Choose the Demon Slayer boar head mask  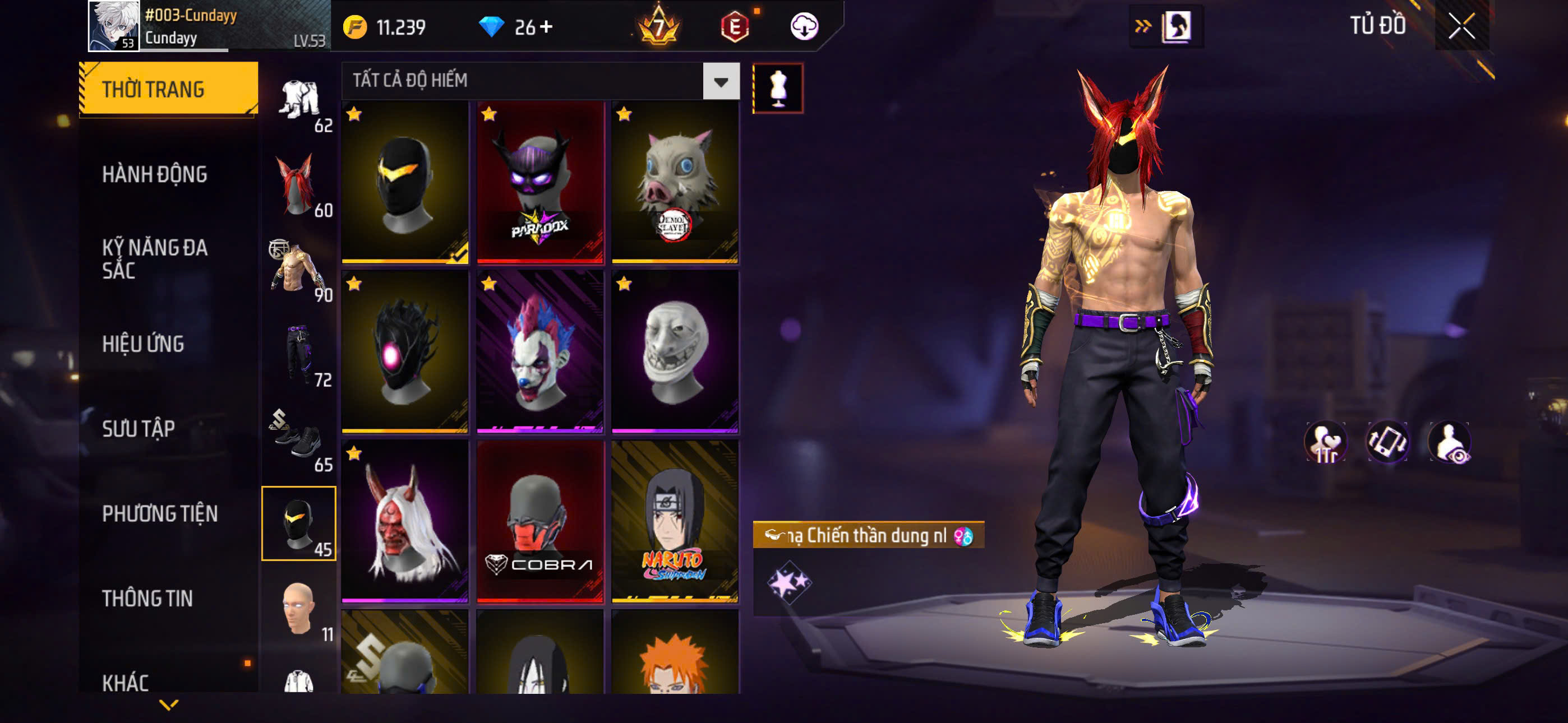coord(675,183)
